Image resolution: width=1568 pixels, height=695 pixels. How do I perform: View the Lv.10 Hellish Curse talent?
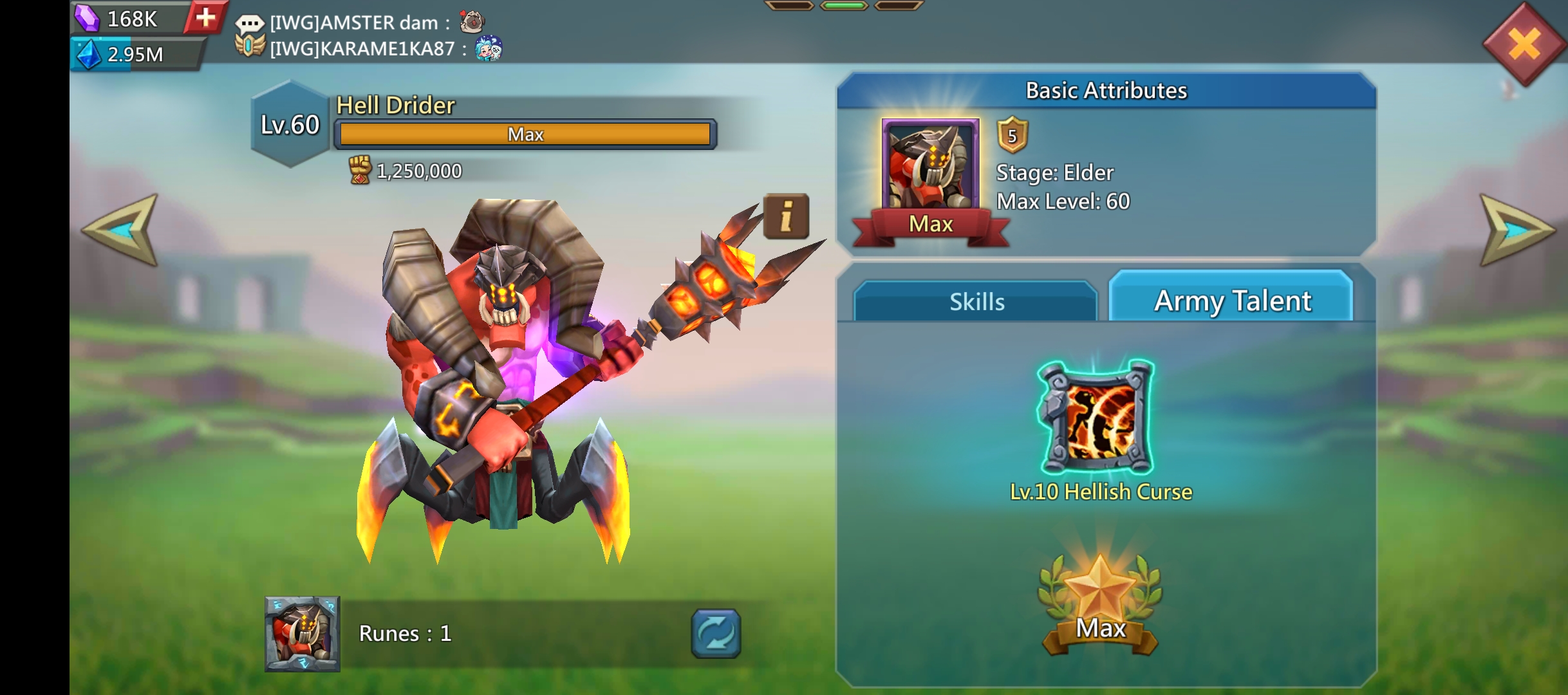(1097, 418)
